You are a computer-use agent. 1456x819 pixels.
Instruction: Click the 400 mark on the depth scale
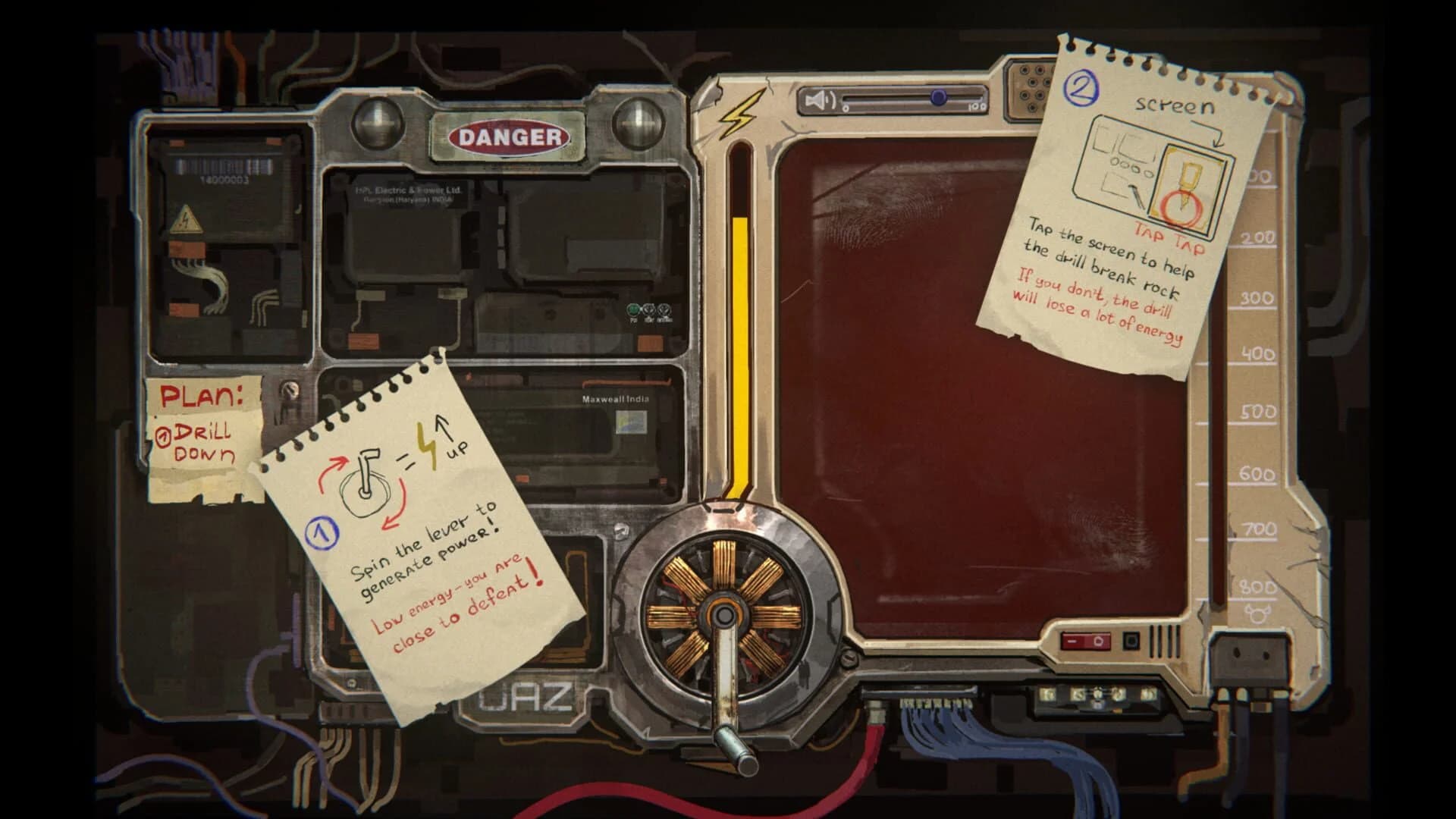pos(1257,353)
